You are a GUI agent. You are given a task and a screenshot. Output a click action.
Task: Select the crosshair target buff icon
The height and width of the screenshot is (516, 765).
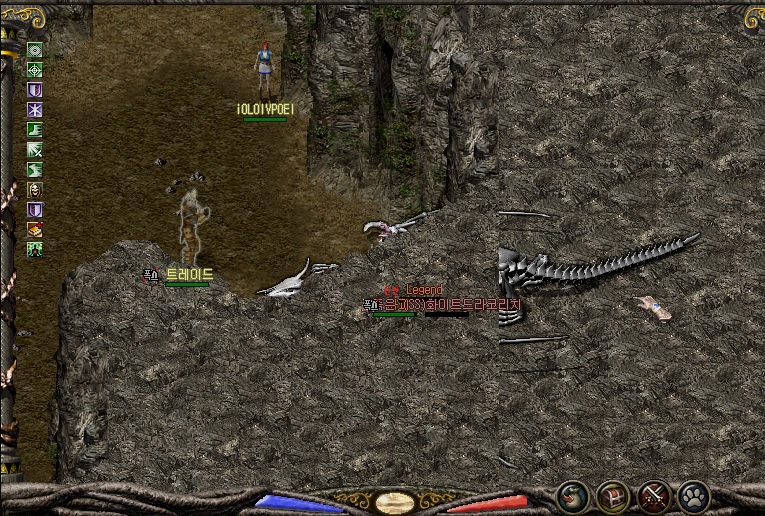click(35, 70)
